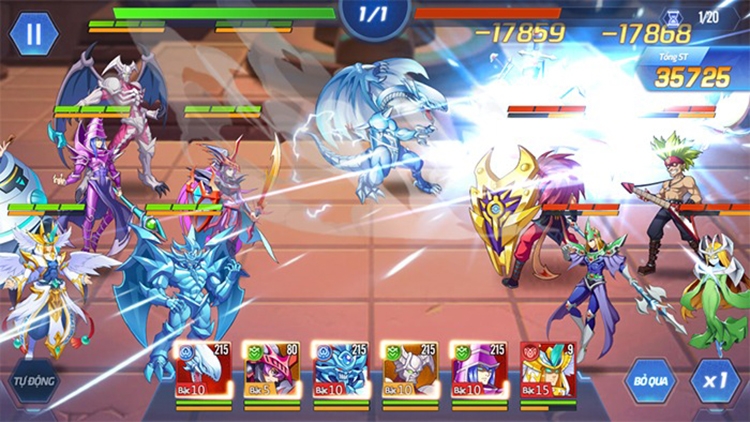Skip the battle with Bỏ Qua
750x422 pixels.
650,382
